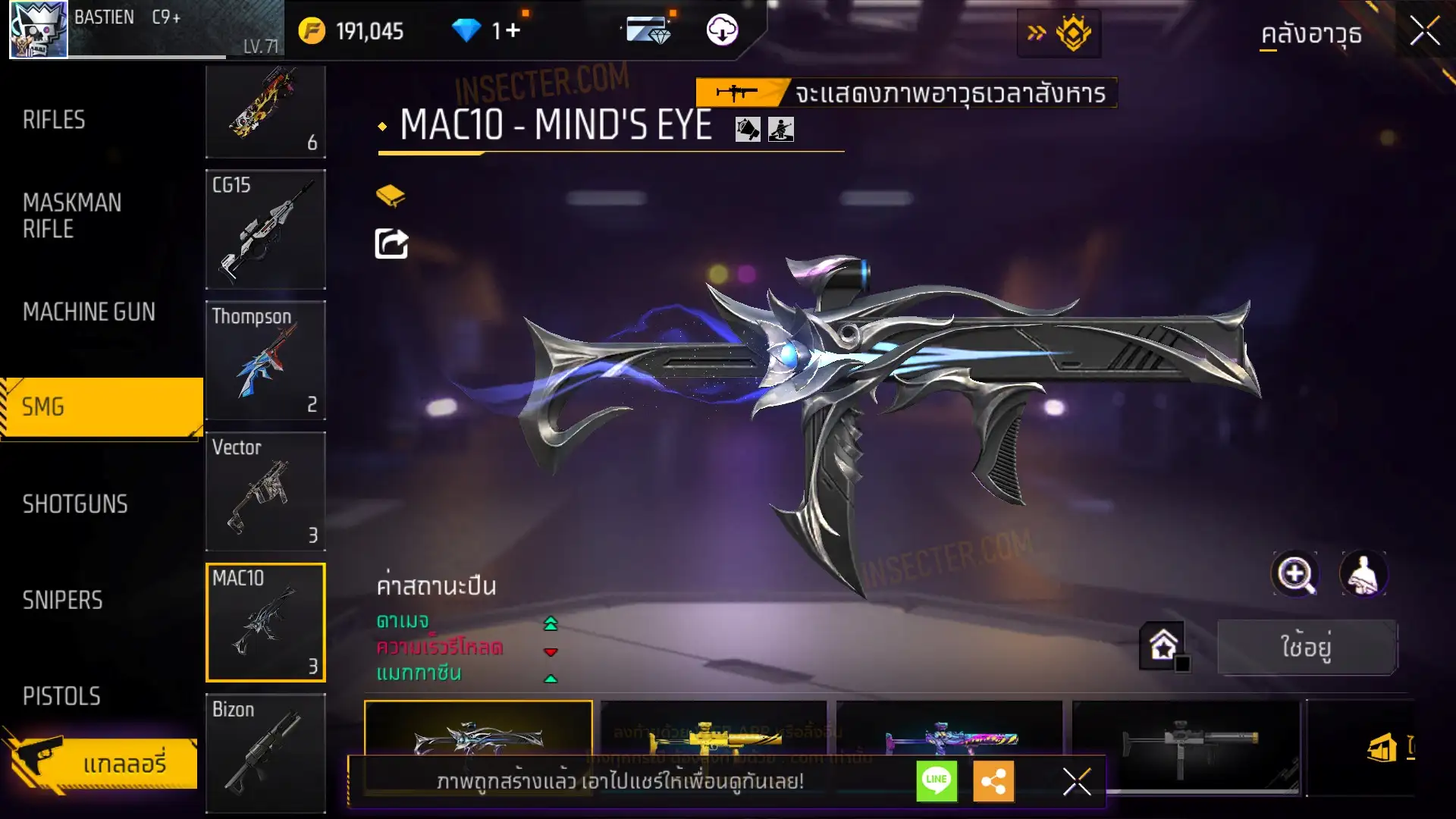Pick the Bizon weapon tile
Image resolution: width=1456 pixels, height=819 pixels.
[265, 752]
